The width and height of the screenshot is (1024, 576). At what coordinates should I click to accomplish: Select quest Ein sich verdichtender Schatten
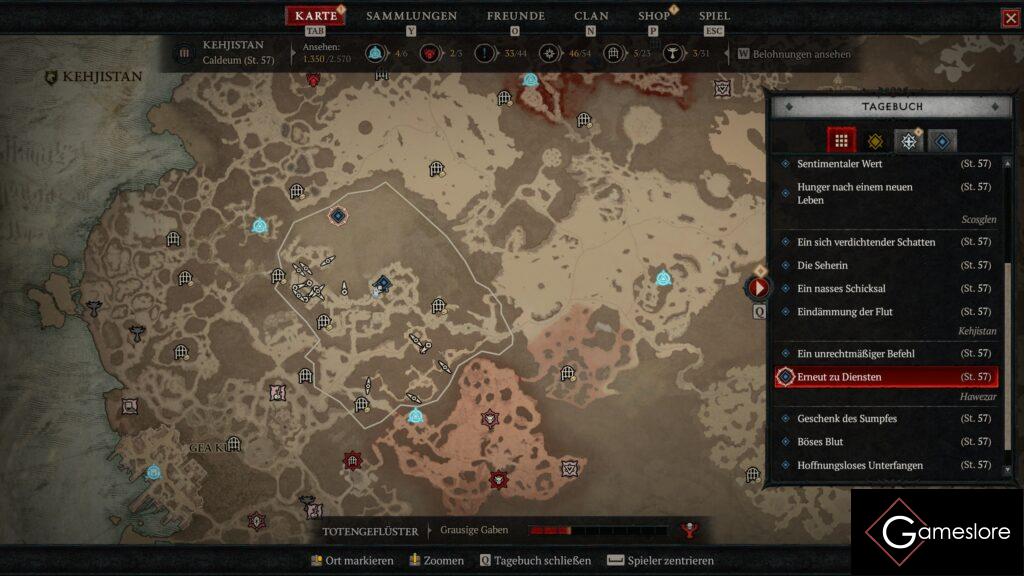[866, 242]
